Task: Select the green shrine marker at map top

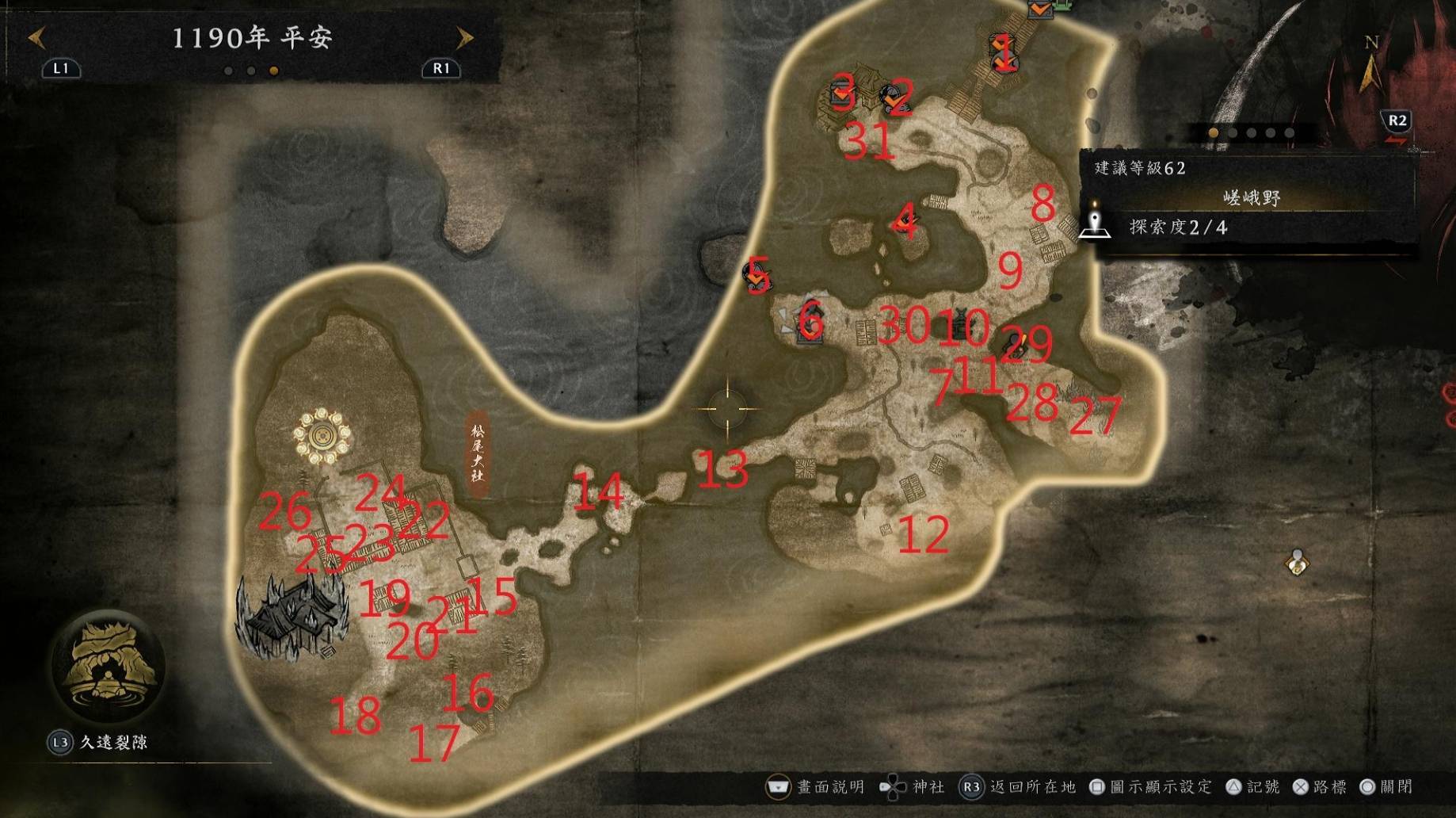Action: [1064, 6]
